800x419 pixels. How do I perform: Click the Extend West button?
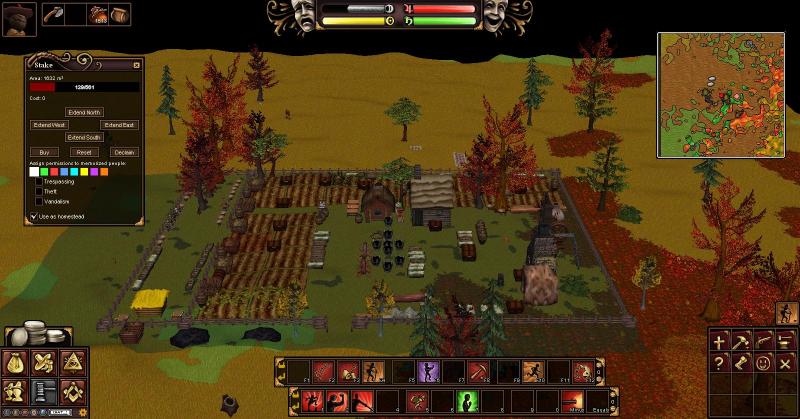click(x=49, y=125)
